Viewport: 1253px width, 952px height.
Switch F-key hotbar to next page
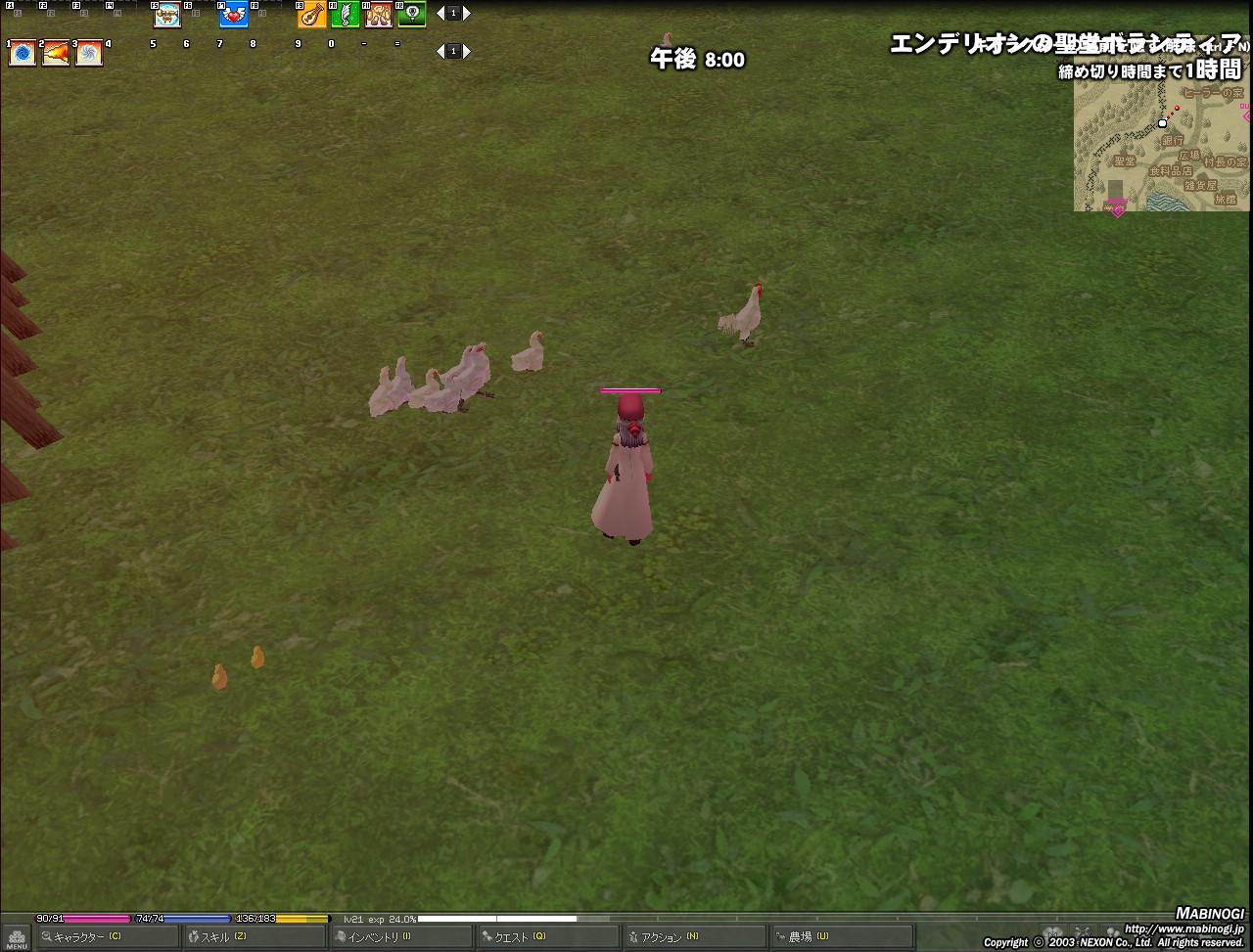tap(467, 14)
